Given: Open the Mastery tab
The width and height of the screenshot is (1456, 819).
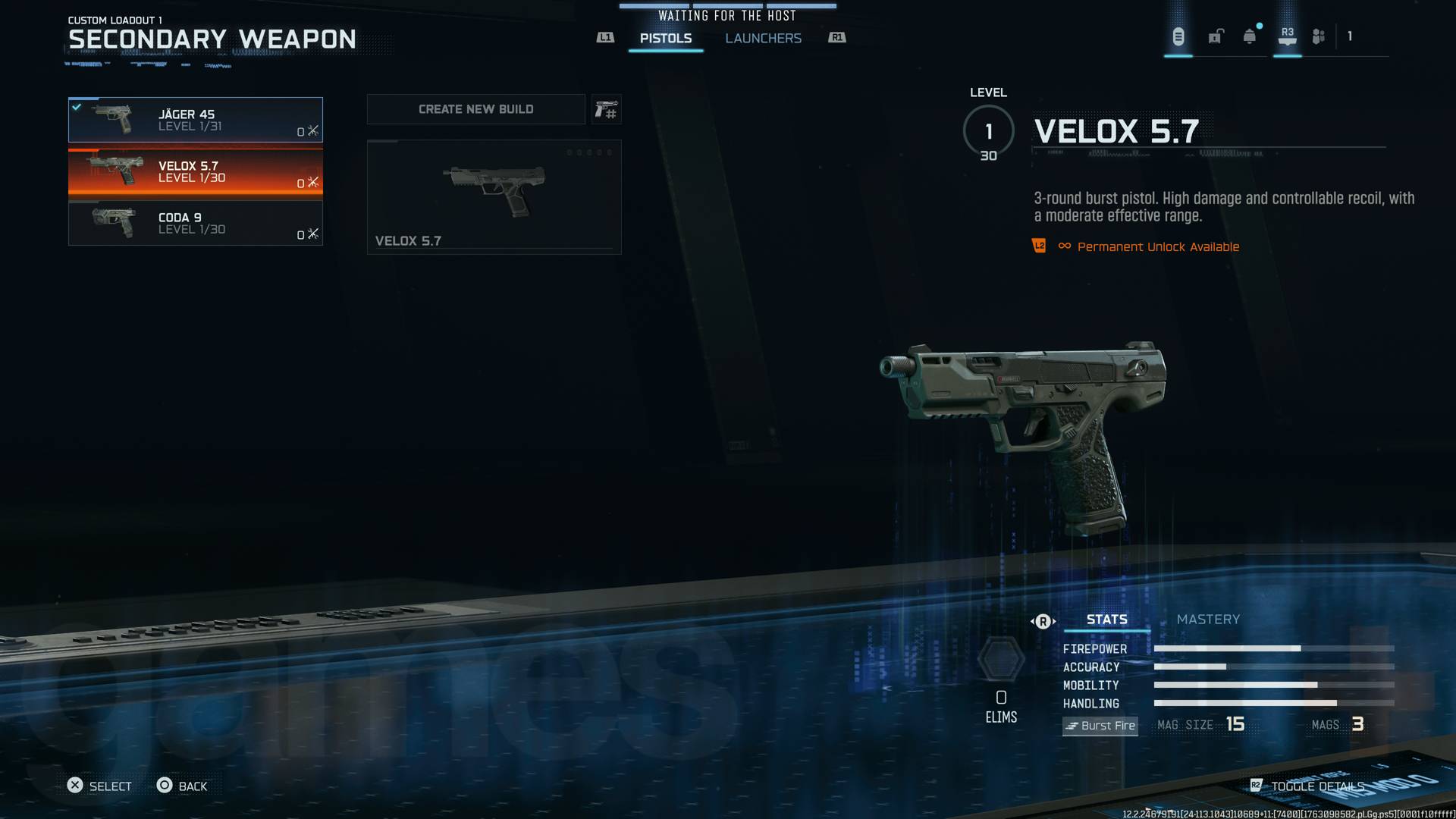Looking at the screenshot, I should [1208, 620].
